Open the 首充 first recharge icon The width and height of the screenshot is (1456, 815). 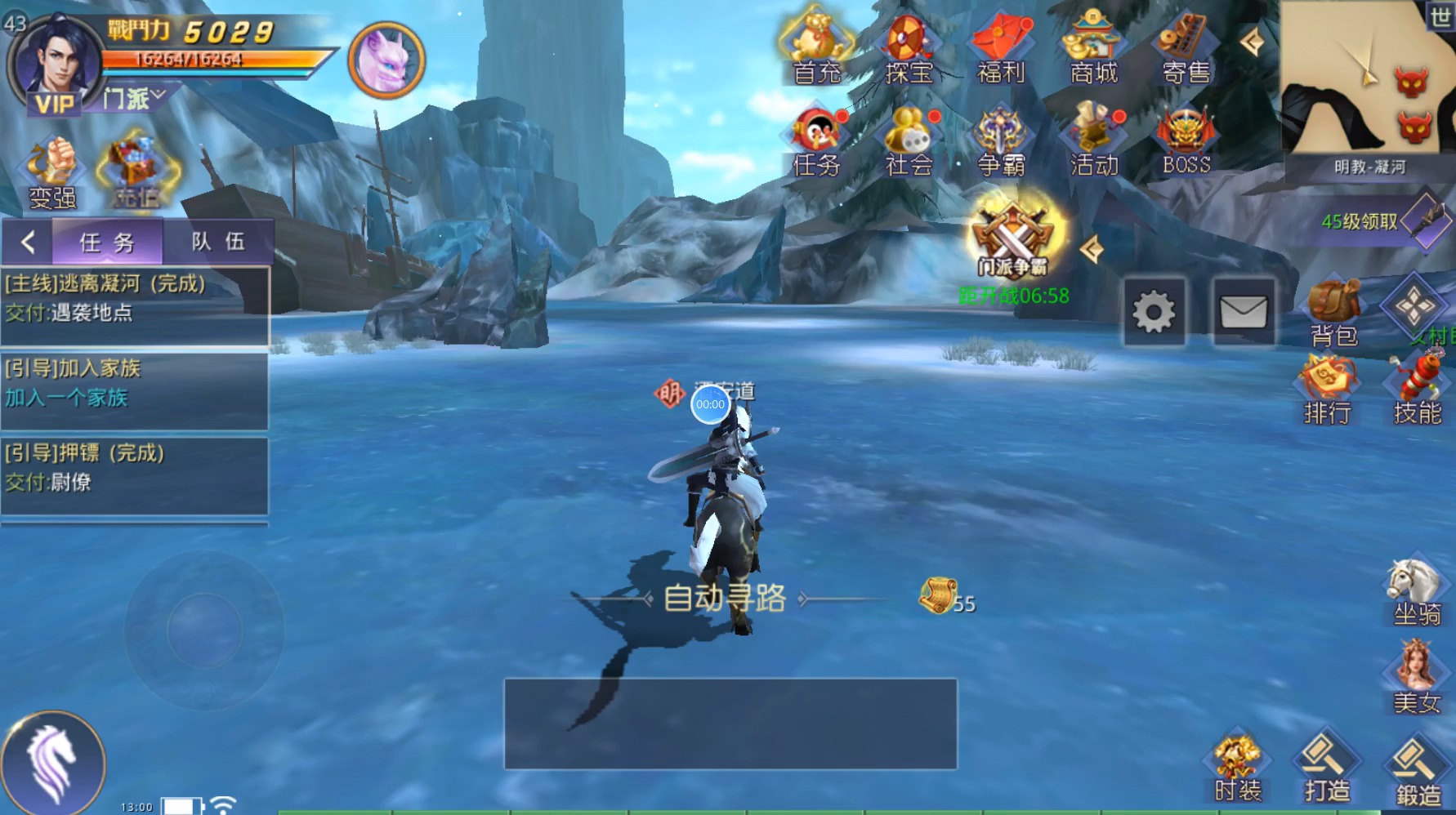[816, 47]
